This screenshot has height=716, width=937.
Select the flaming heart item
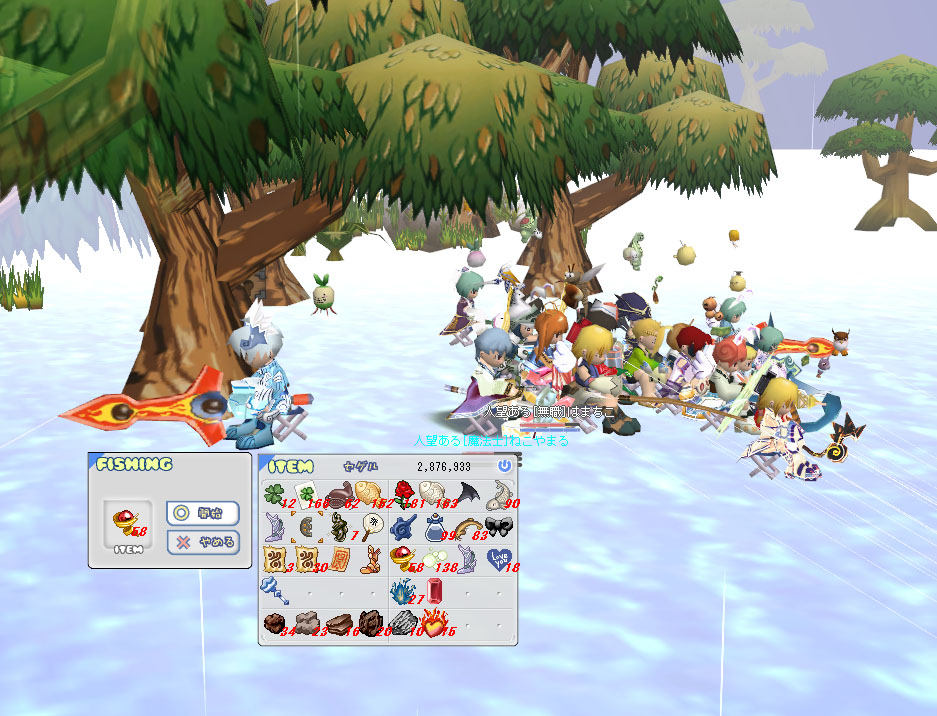(x=433, y=623)
